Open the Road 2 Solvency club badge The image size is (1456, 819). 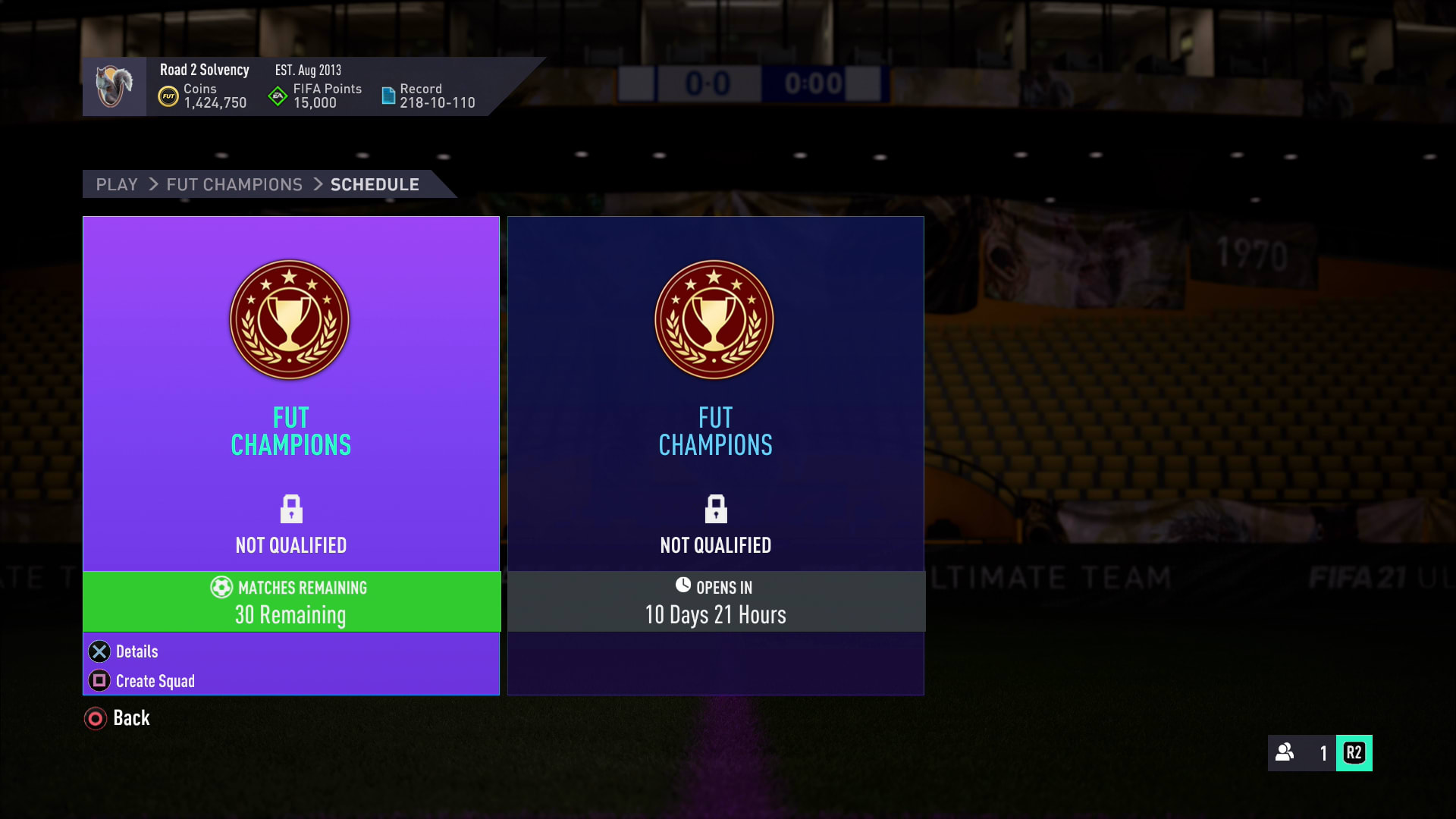(x=115, y=86)
